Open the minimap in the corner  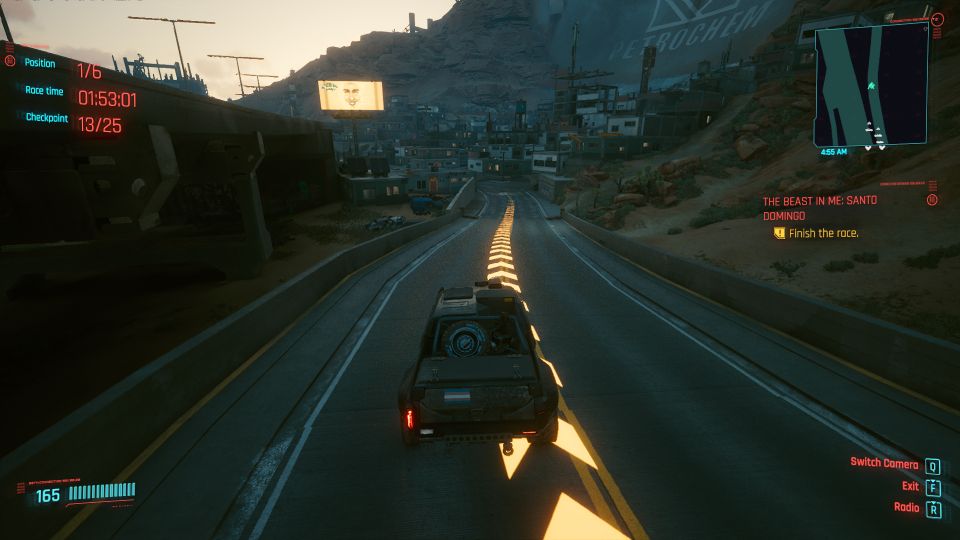pos(871,87)
